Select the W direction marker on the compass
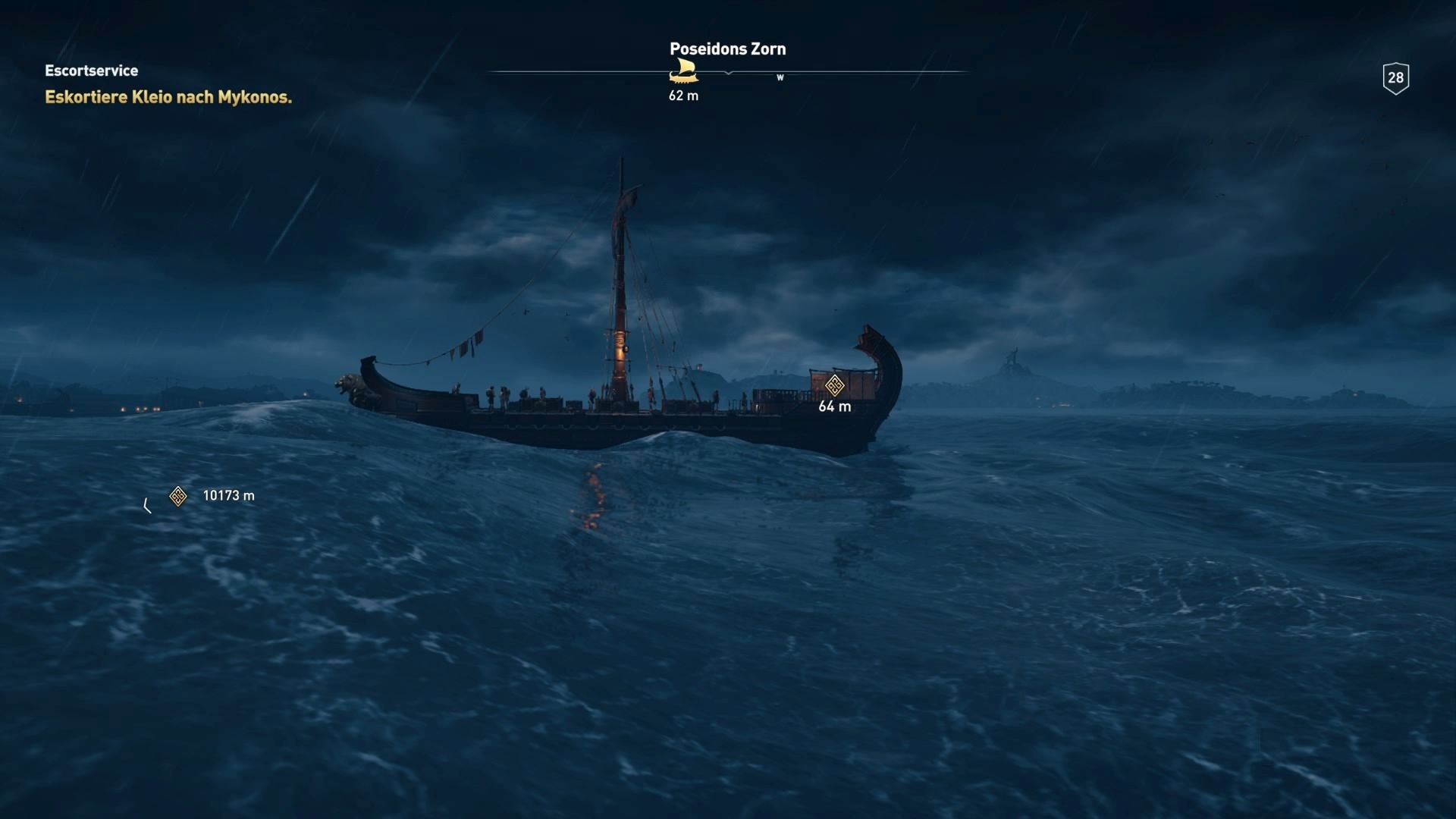 pos(780,77)
